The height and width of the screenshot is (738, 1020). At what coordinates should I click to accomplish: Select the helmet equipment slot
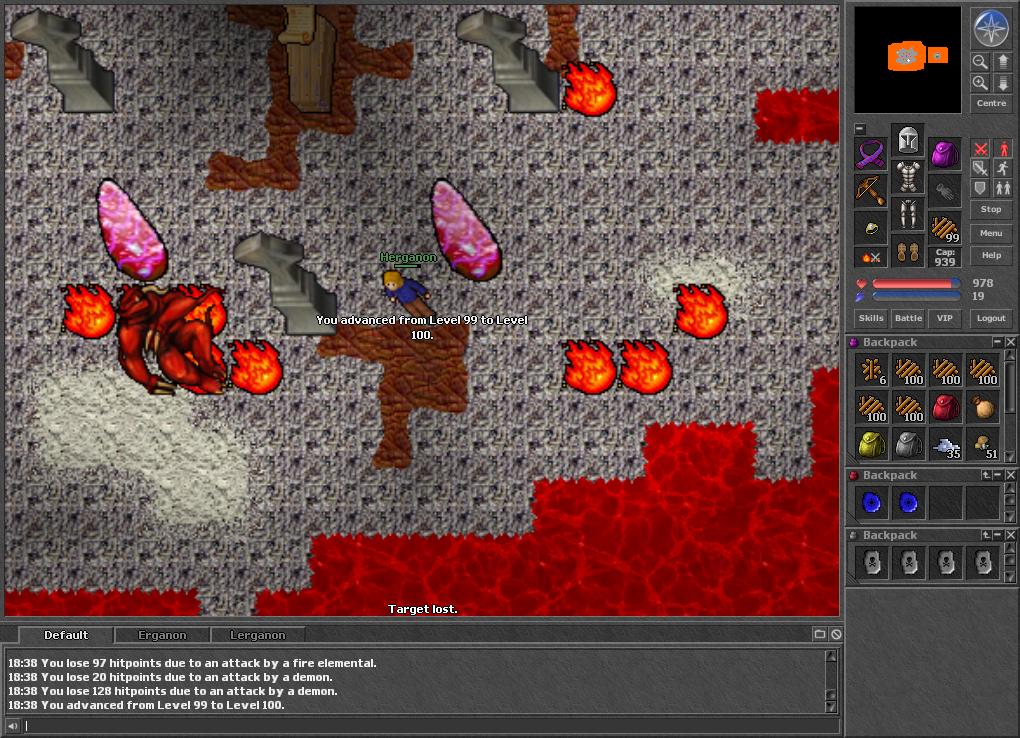908,139
